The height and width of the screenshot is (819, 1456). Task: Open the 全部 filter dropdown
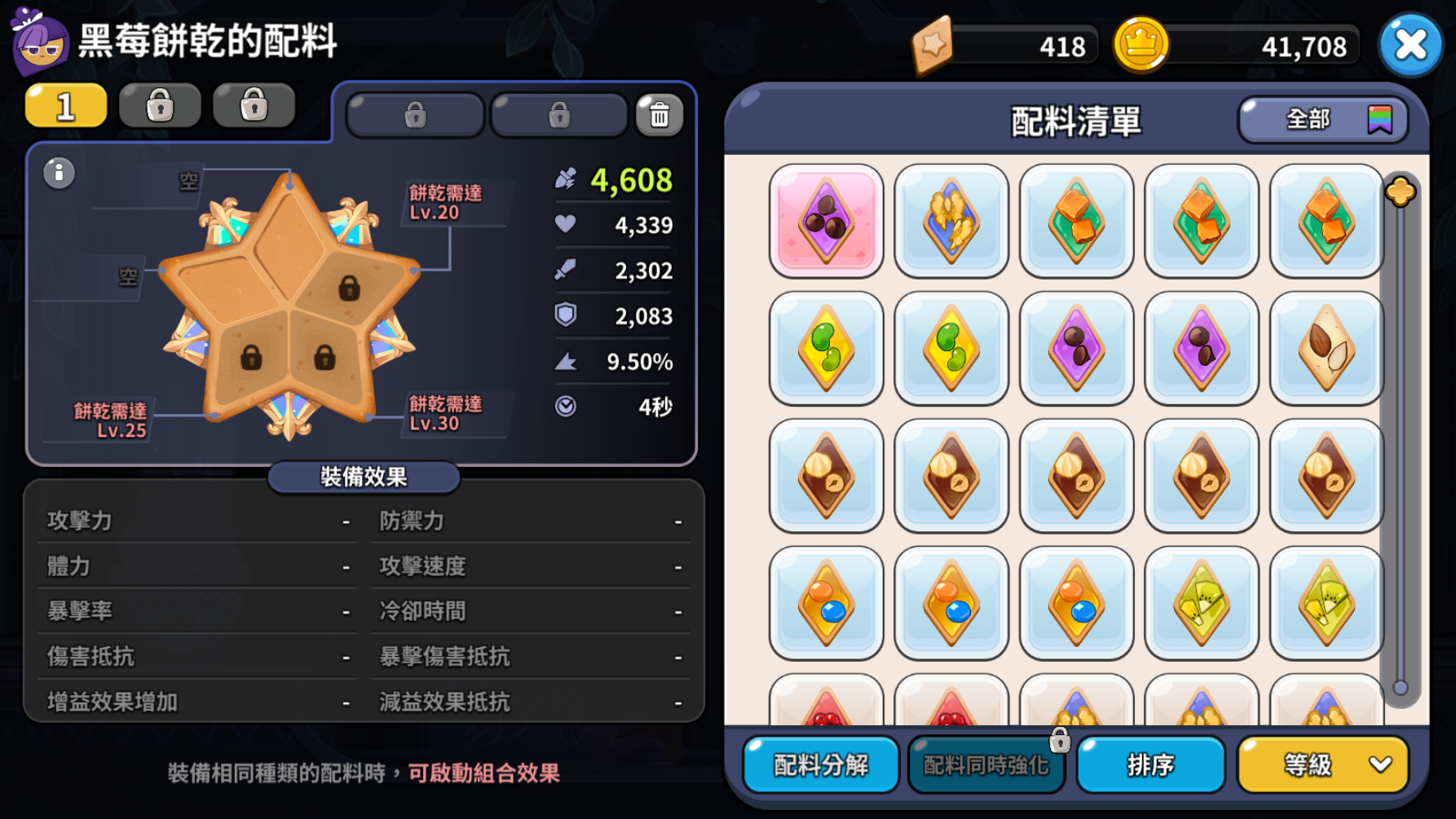[1322, 120]
